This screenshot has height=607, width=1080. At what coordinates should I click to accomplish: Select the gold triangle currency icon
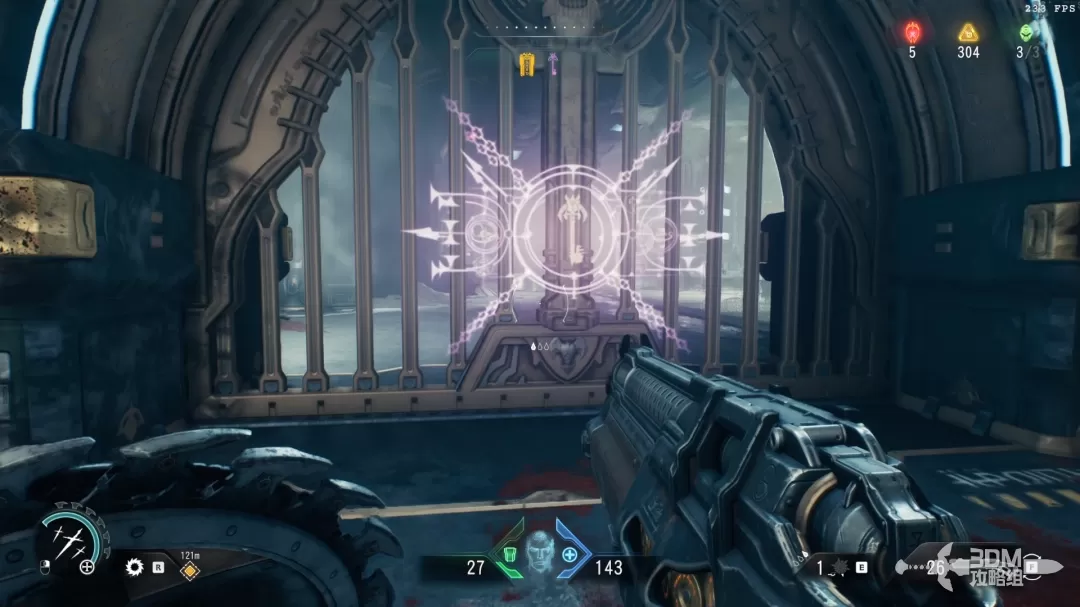tap(968, 32)
